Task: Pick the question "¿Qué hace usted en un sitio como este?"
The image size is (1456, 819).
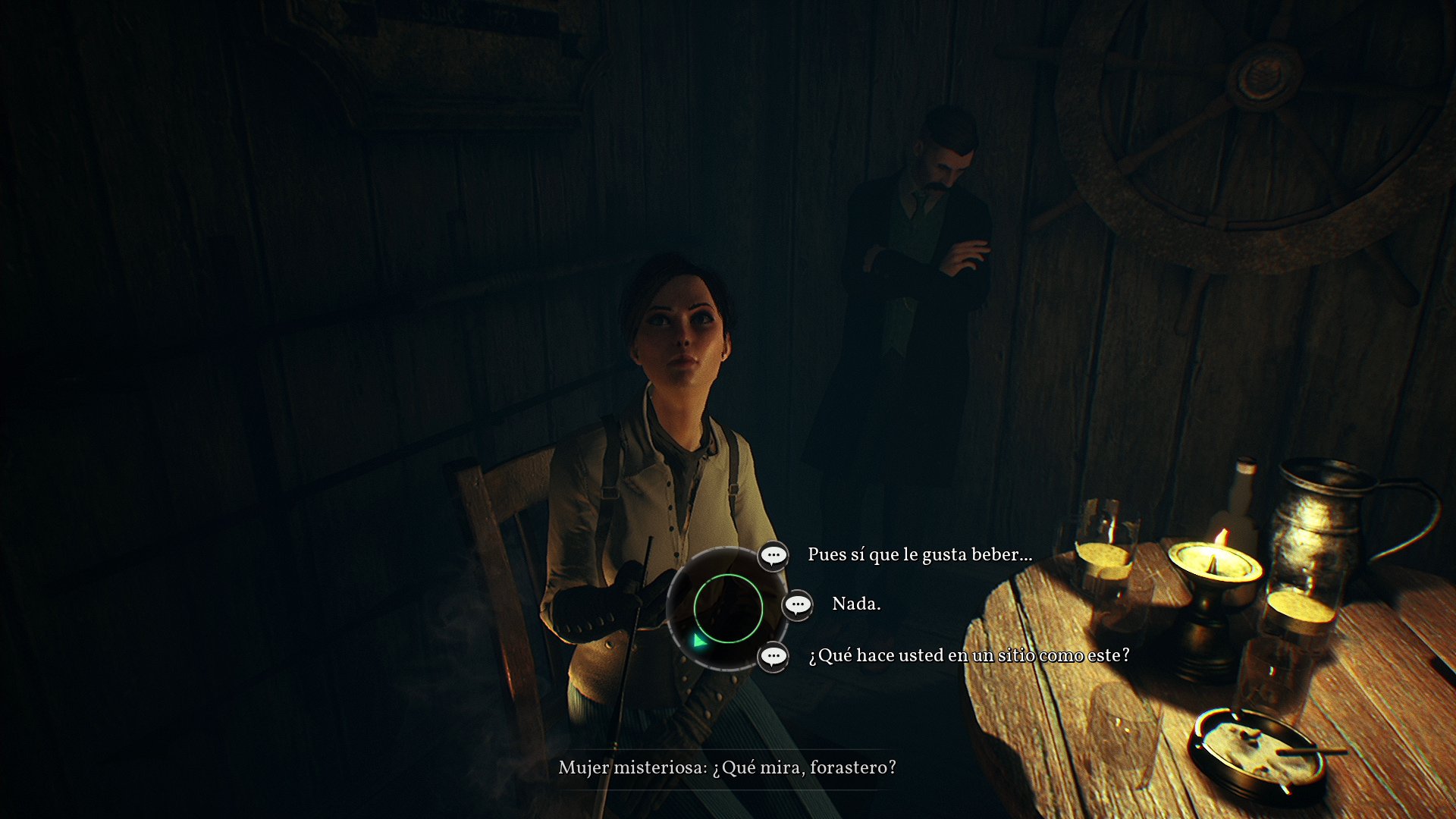Action: click(968, 656)
